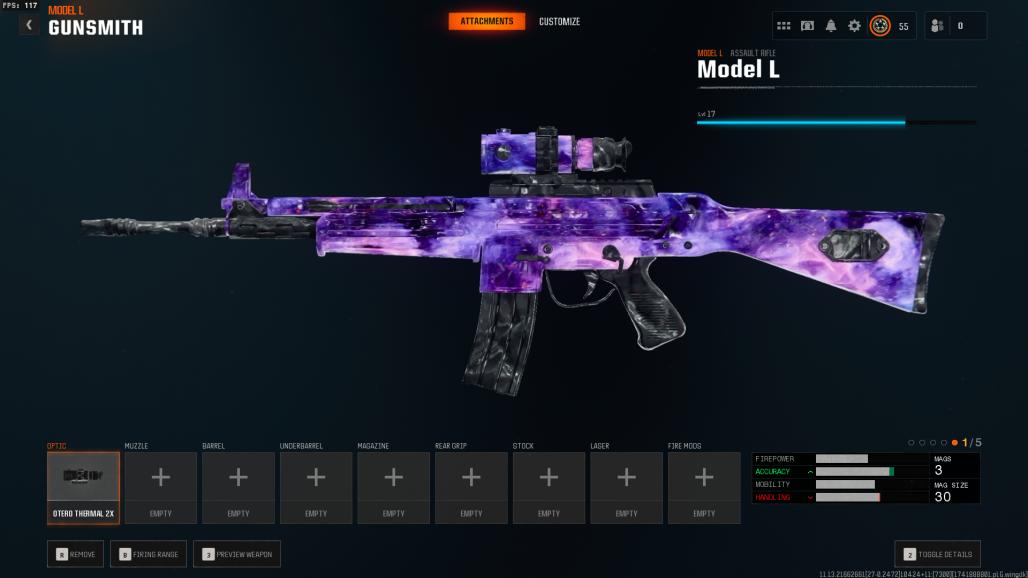The height and width of the screenshot is (578, 1028).
Task: Open the empty Stock attachment slot
Action: click(x=549, y=487)
